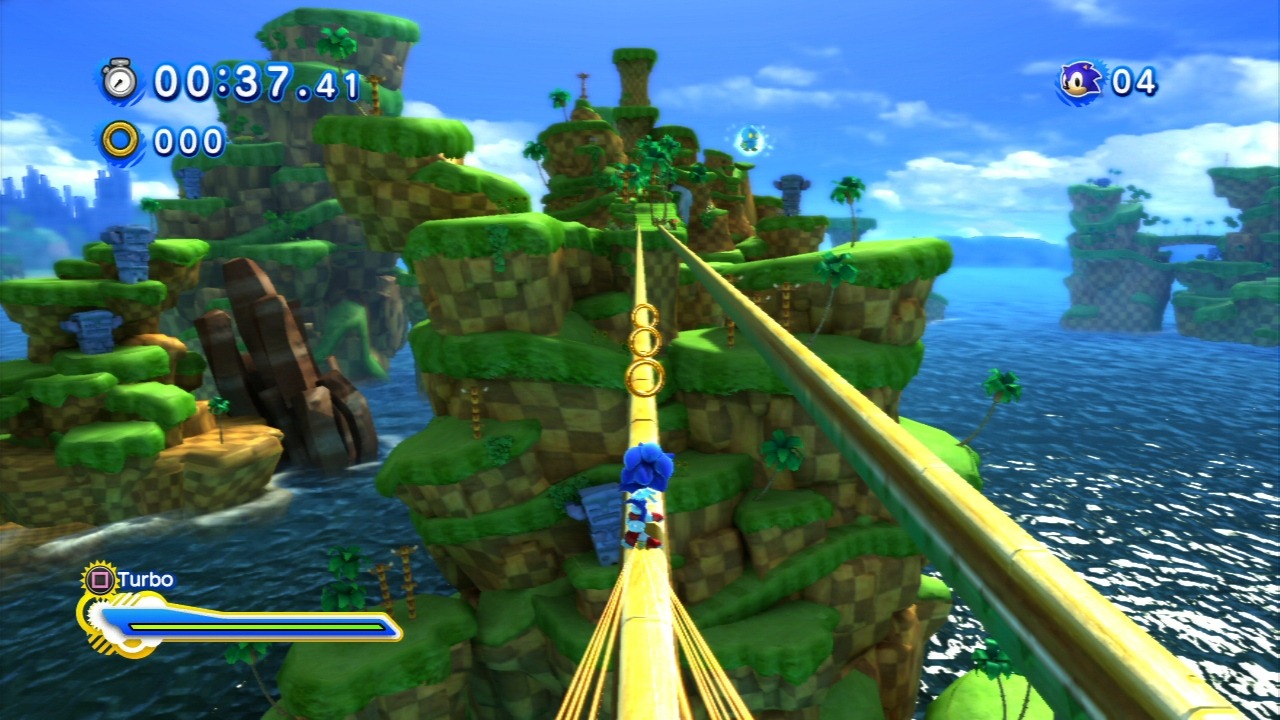Select the gold ring counter icon
Screen dimensions: 1280x720
coord(121,140)
